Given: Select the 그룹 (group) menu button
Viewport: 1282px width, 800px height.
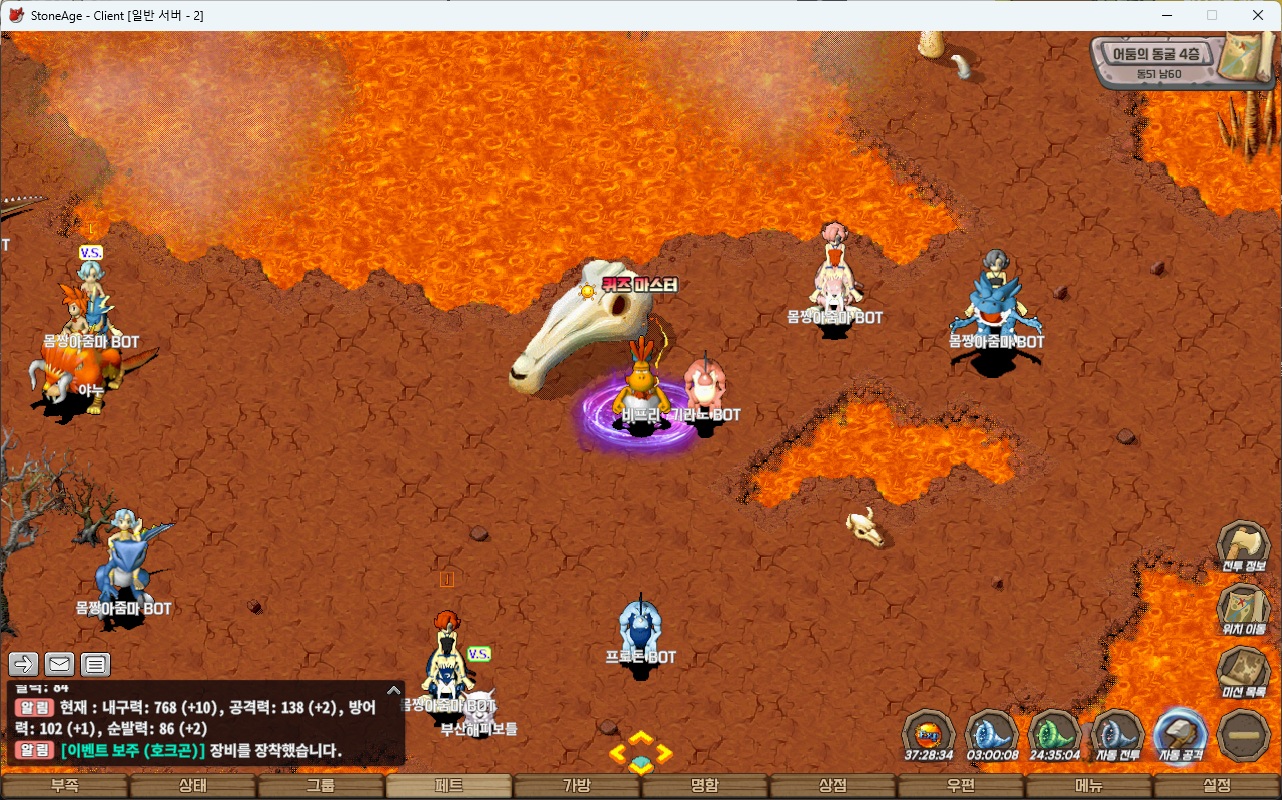Looking at the screenshot, I should tap(321, 786).
